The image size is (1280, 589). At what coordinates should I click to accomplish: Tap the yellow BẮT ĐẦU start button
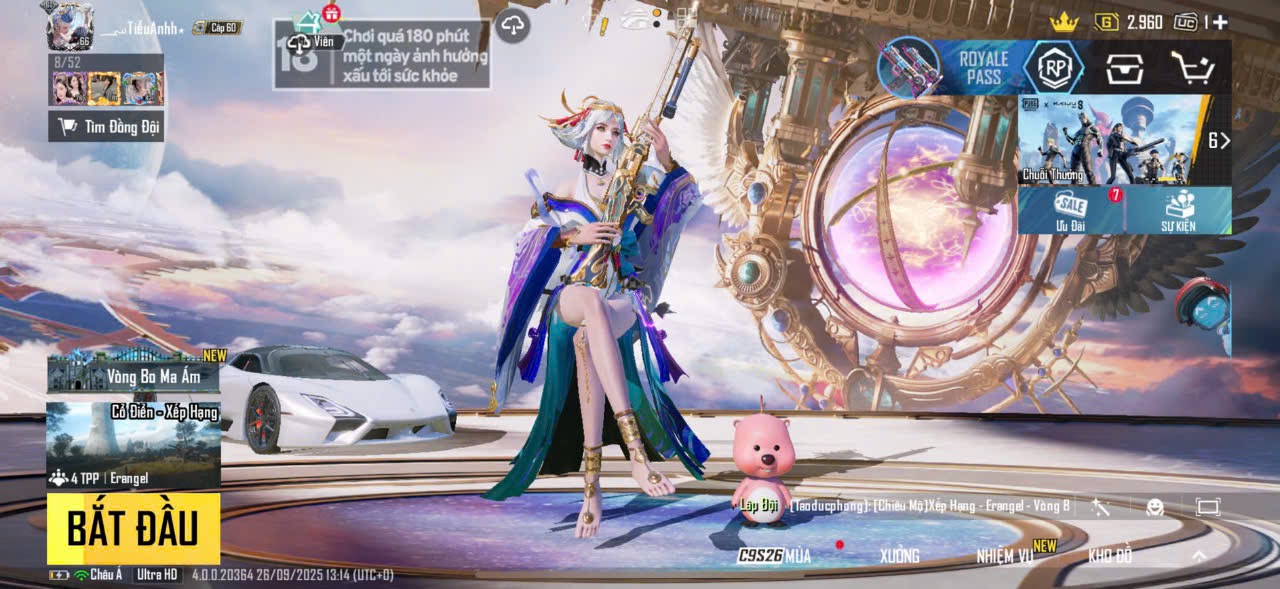point(133,528)
